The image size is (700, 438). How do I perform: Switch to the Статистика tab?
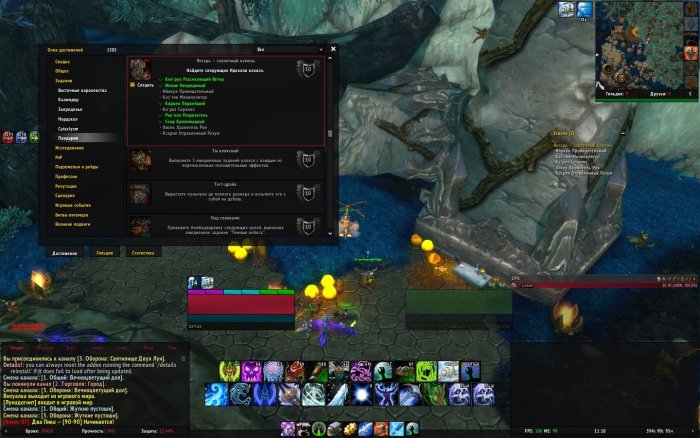(x=143, y=253)
